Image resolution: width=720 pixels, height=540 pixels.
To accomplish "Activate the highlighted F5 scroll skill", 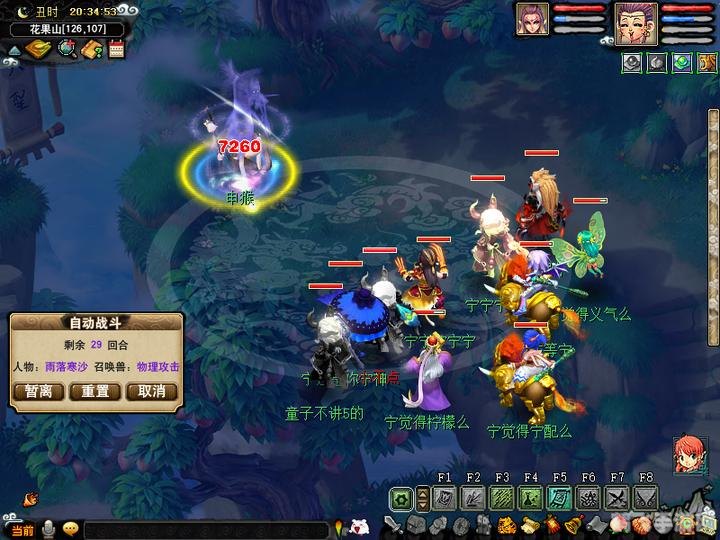I will click(x=560, y=498).
